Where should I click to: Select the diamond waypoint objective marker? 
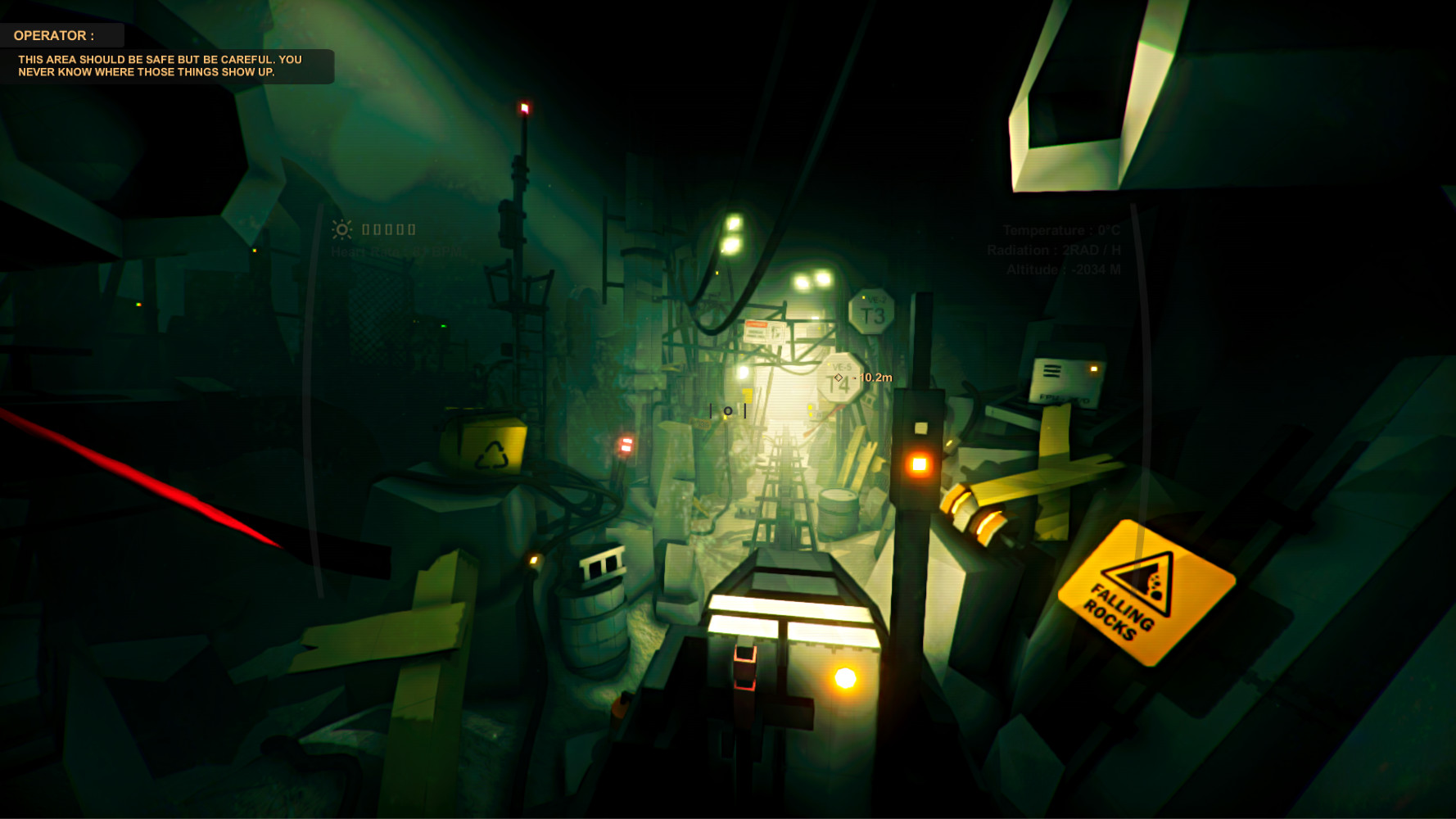pyautogui.click(x=838, y=378)
